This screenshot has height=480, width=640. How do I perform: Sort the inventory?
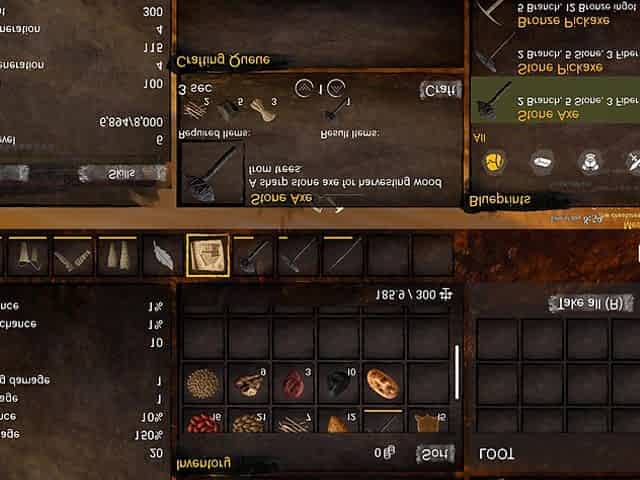435,453
